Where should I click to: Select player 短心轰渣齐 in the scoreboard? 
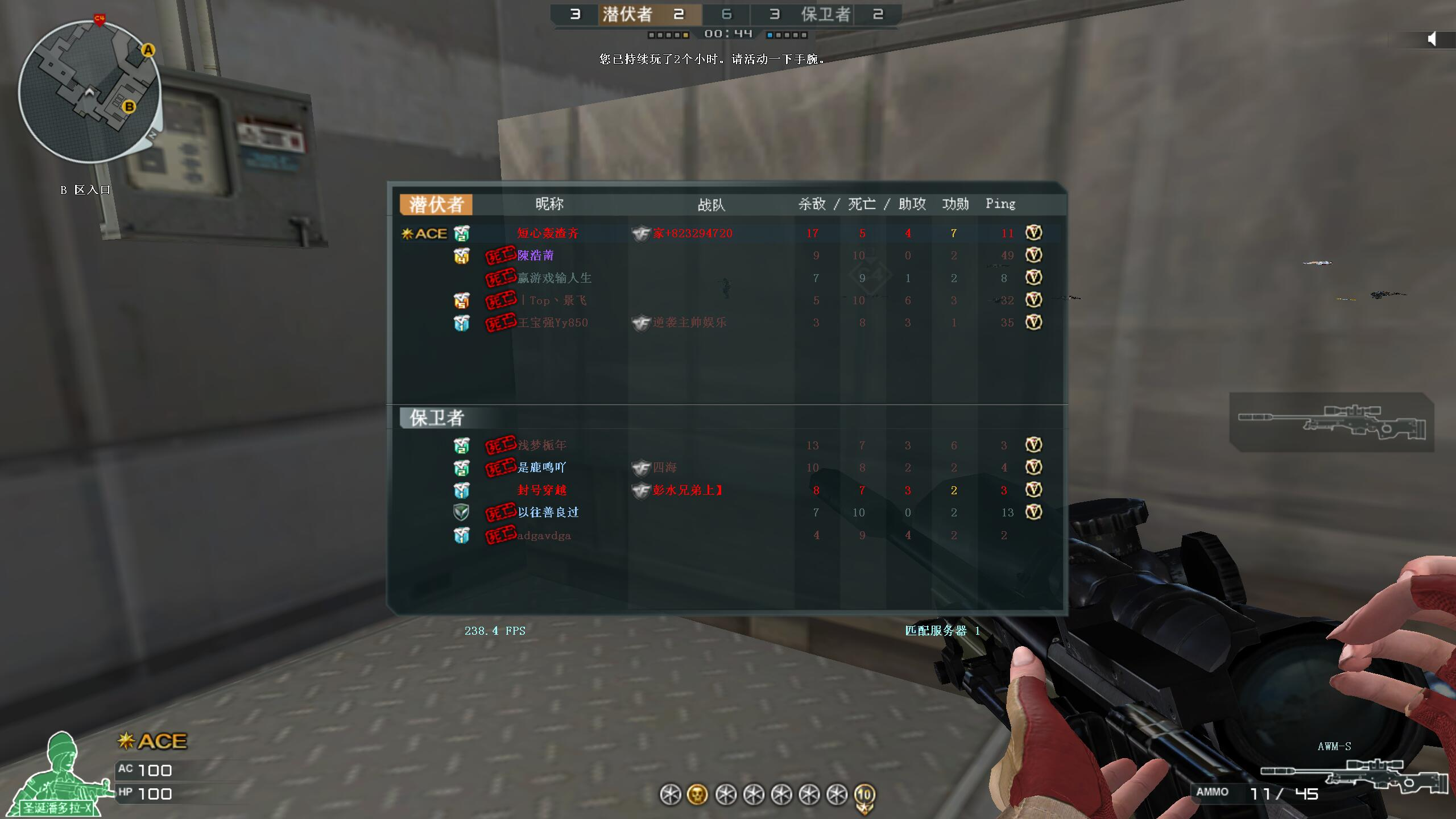click(548, 233)
